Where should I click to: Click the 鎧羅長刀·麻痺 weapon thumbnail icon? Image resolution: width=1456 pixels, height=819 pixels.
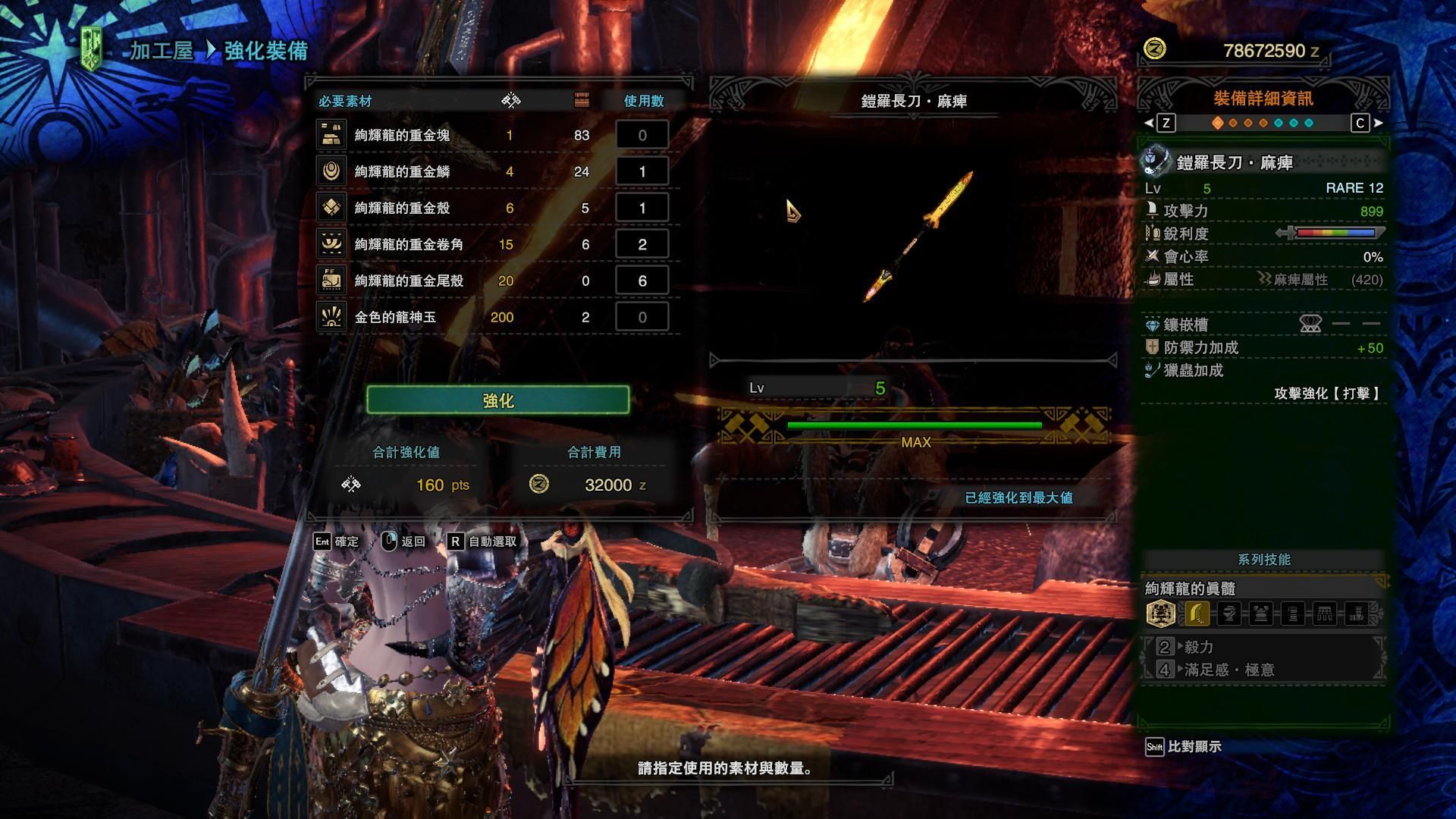[1156, 159]
